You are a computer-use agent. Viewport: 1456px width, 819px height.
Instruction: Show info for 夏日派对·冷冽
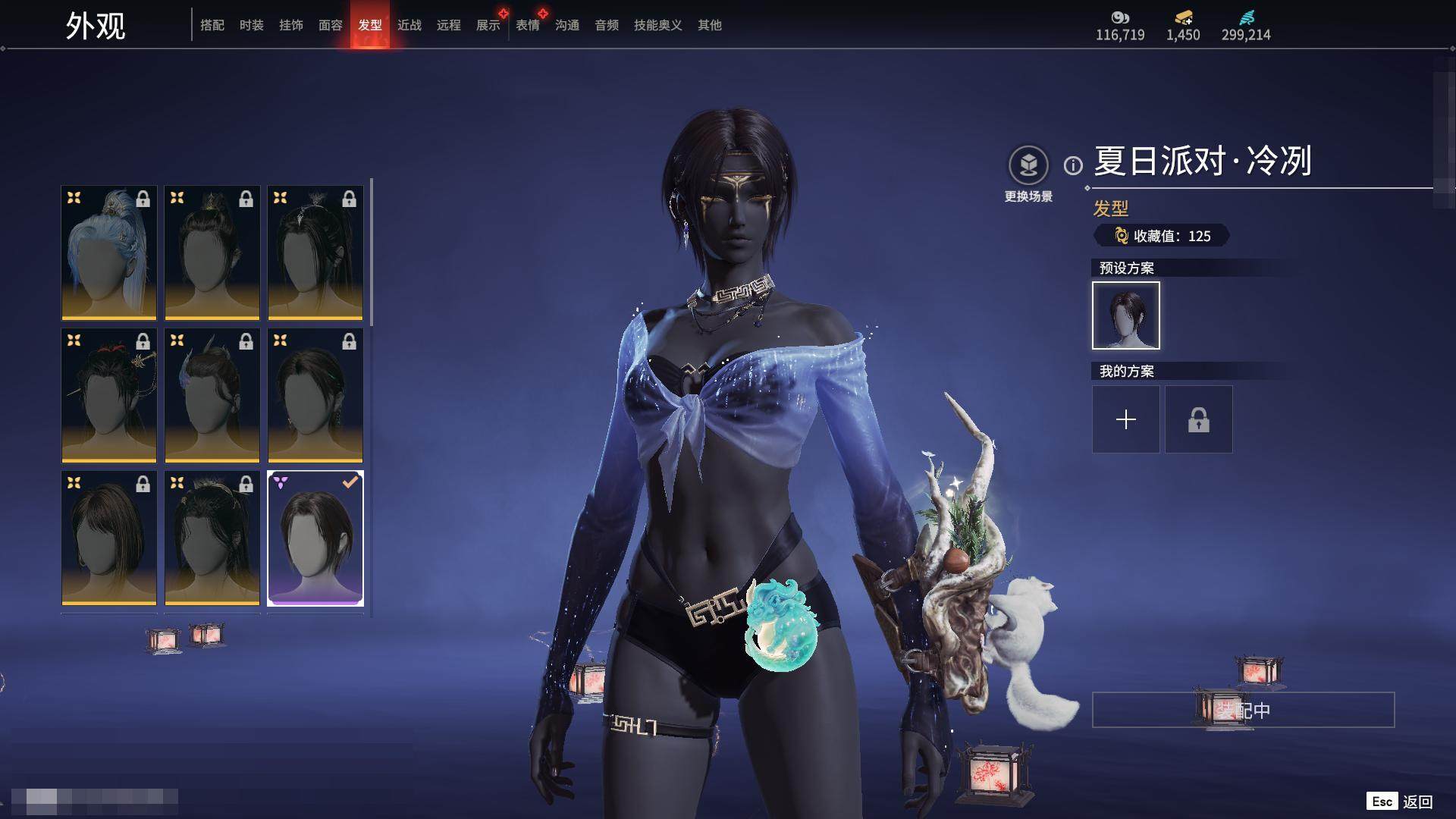(1073, 165)
